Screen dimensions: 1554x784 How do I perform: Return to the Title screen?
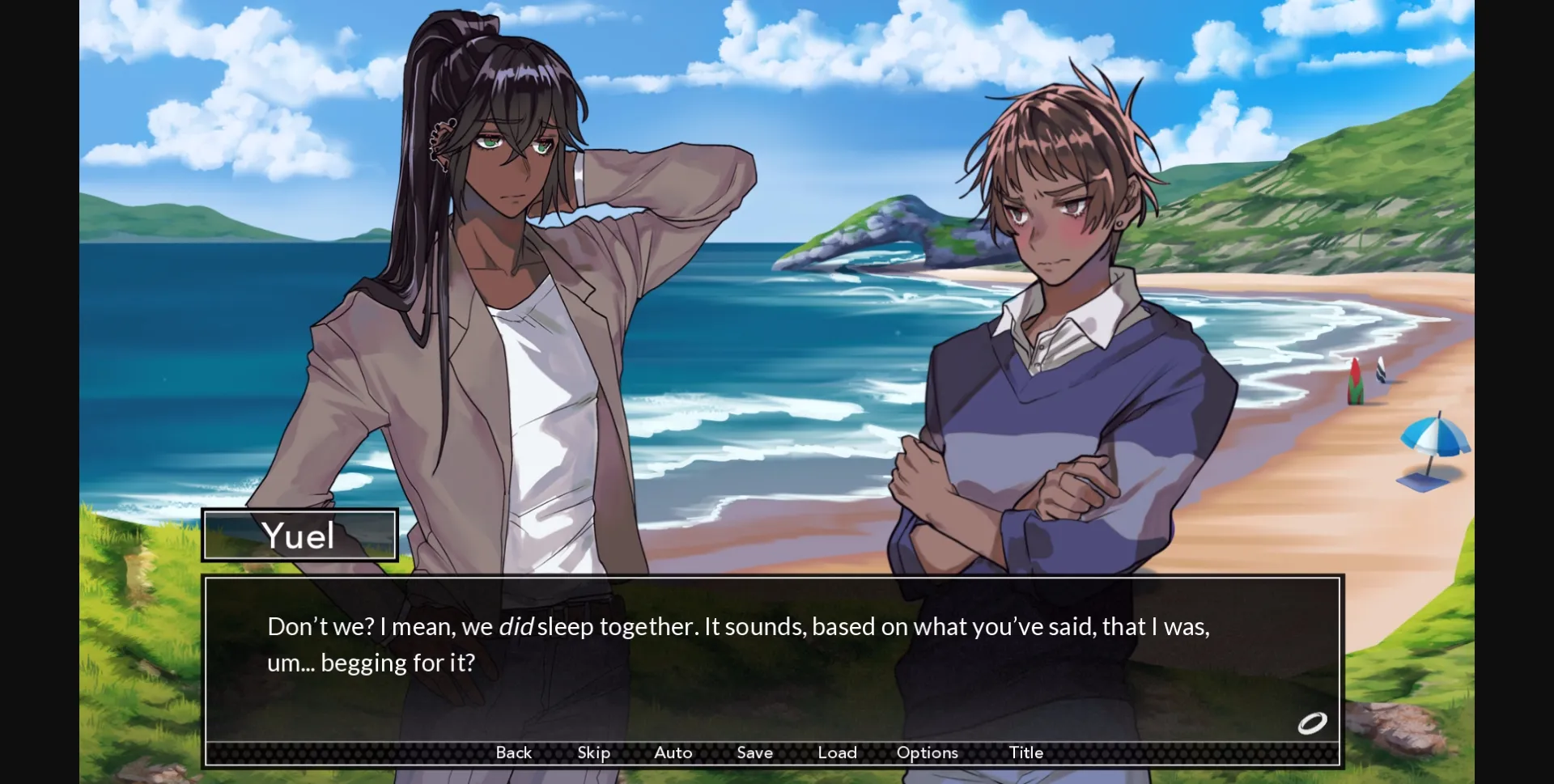point(1025,752)
